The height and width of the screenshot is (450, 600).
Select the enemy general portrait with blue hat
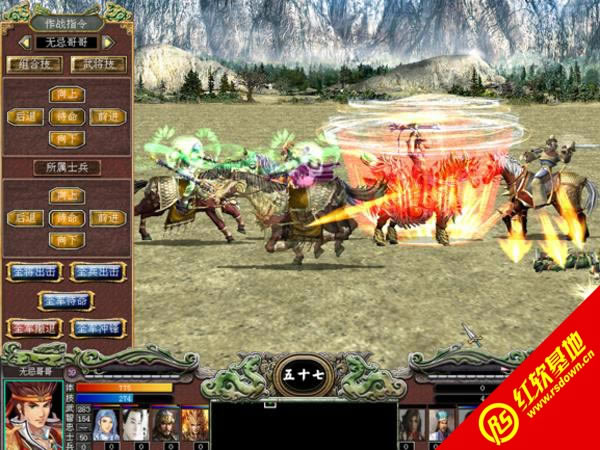[442, 424]
